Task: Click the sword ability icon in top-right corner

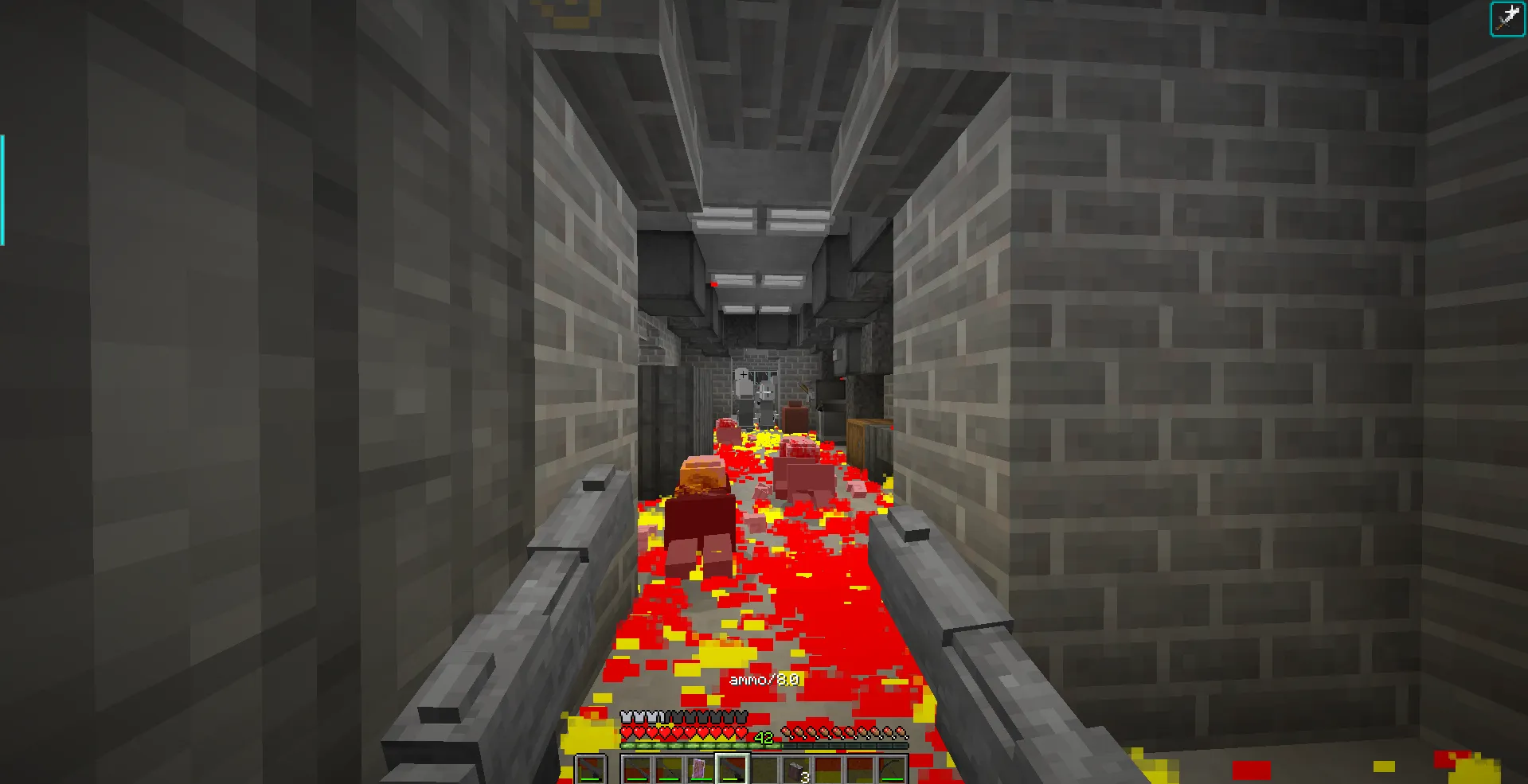Action: (1508, 18)
